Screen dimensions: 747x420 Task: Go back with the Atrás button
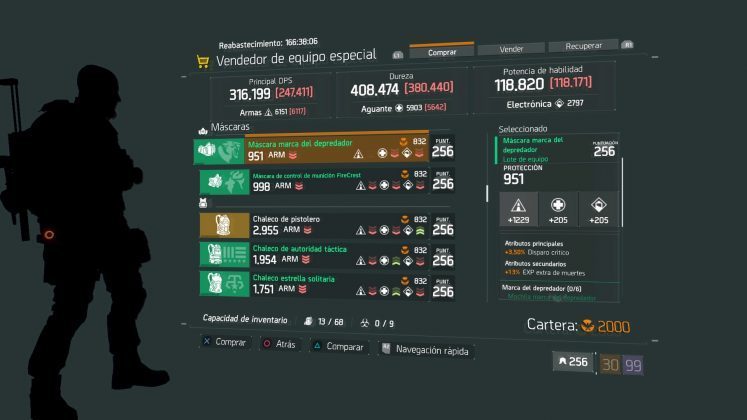(279, 343)
